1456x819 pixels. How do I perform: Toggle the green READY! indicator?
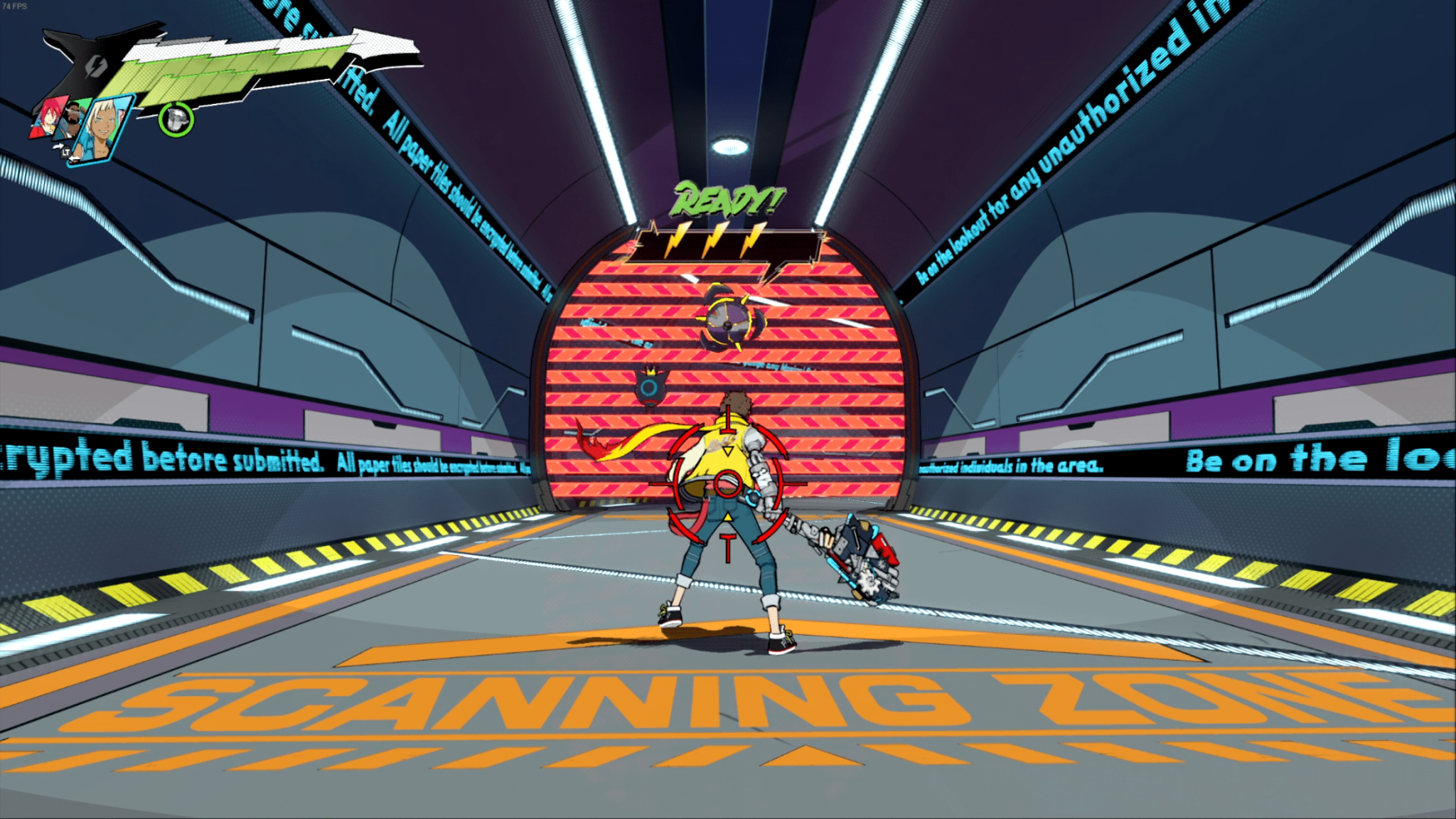coord(728,200)
